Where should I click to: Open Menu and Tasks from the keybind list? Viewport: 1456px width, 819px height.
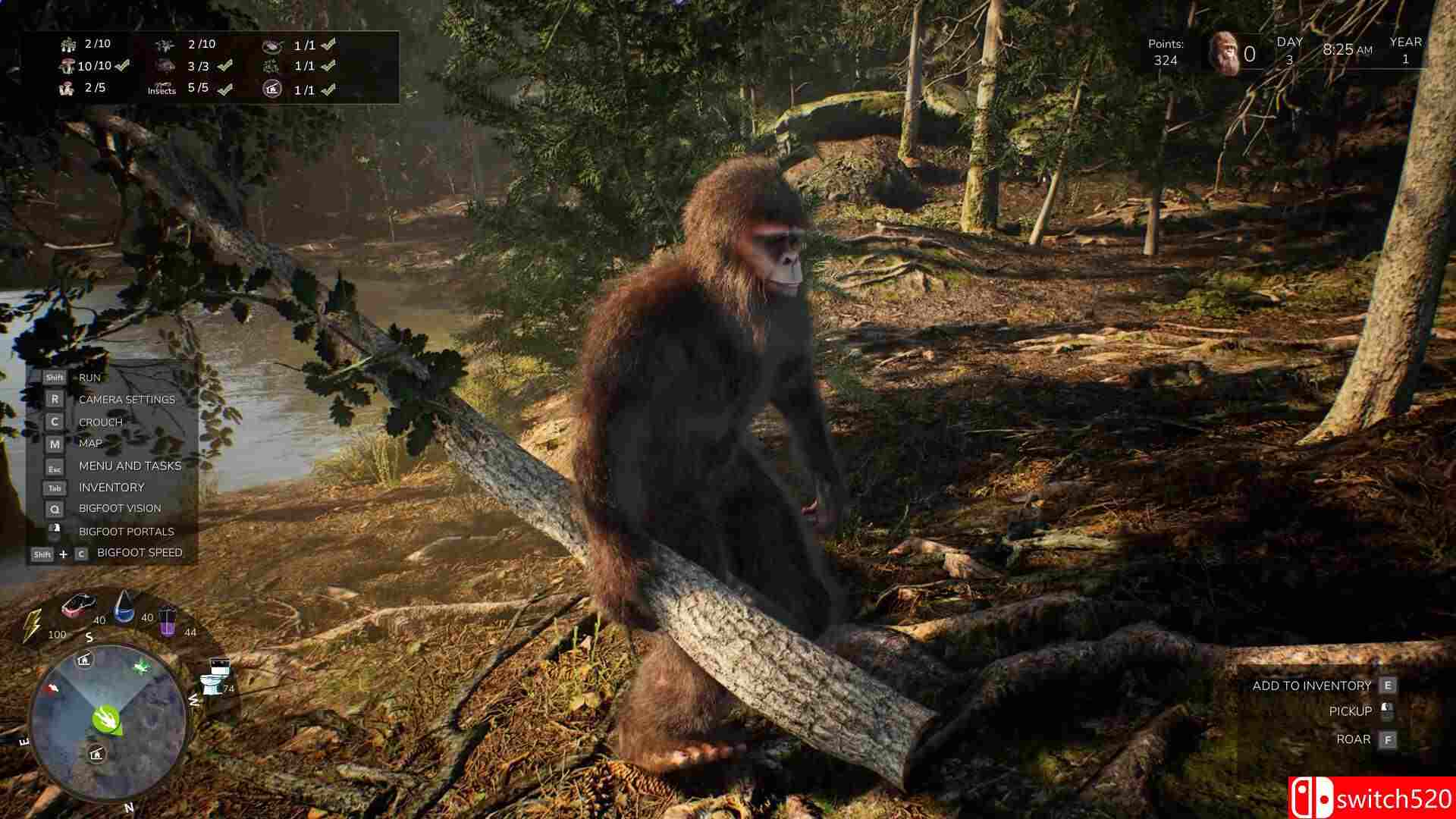129,466
